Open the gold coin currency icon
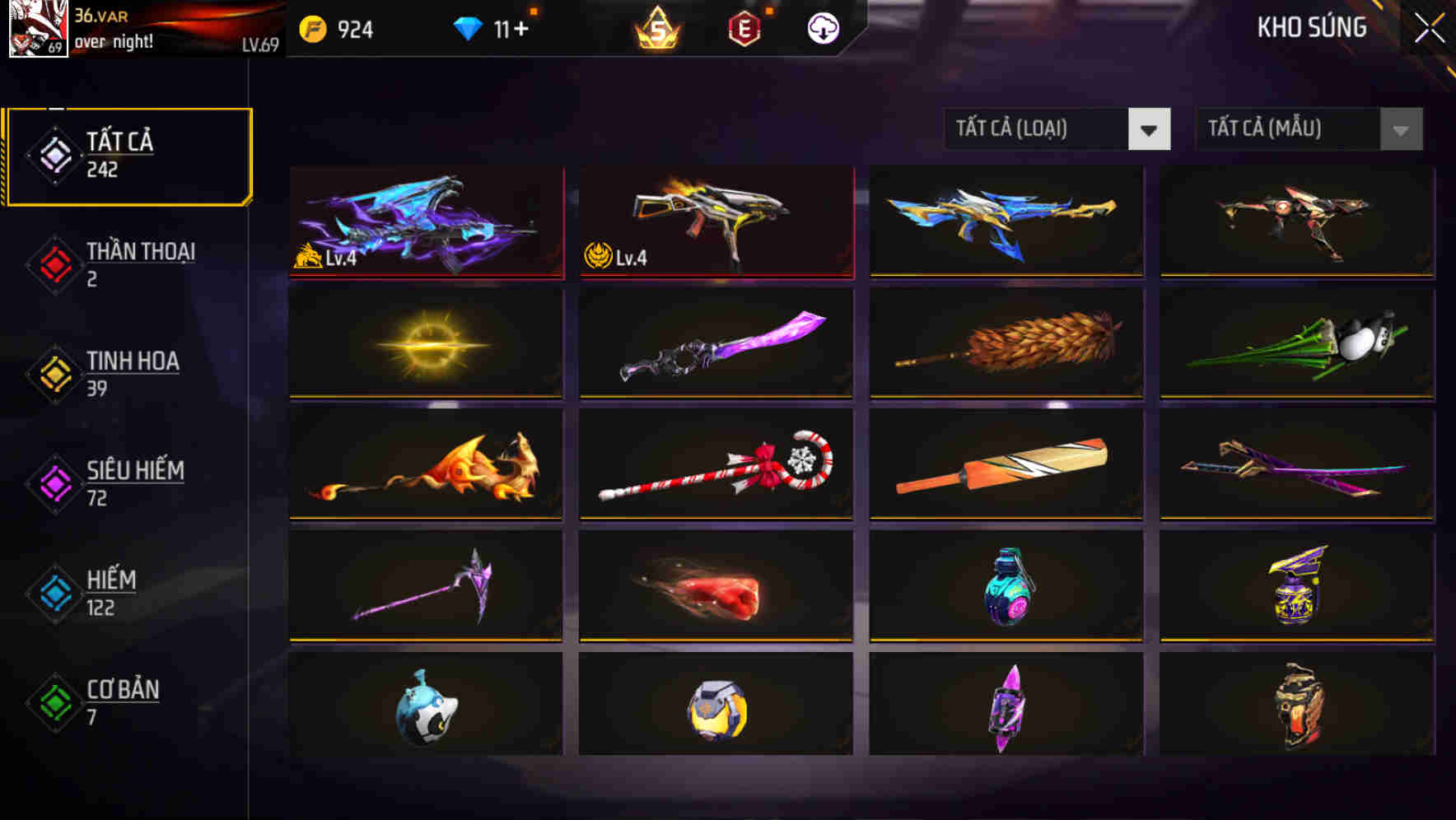 pyautogui.click(x=311, y=27)
